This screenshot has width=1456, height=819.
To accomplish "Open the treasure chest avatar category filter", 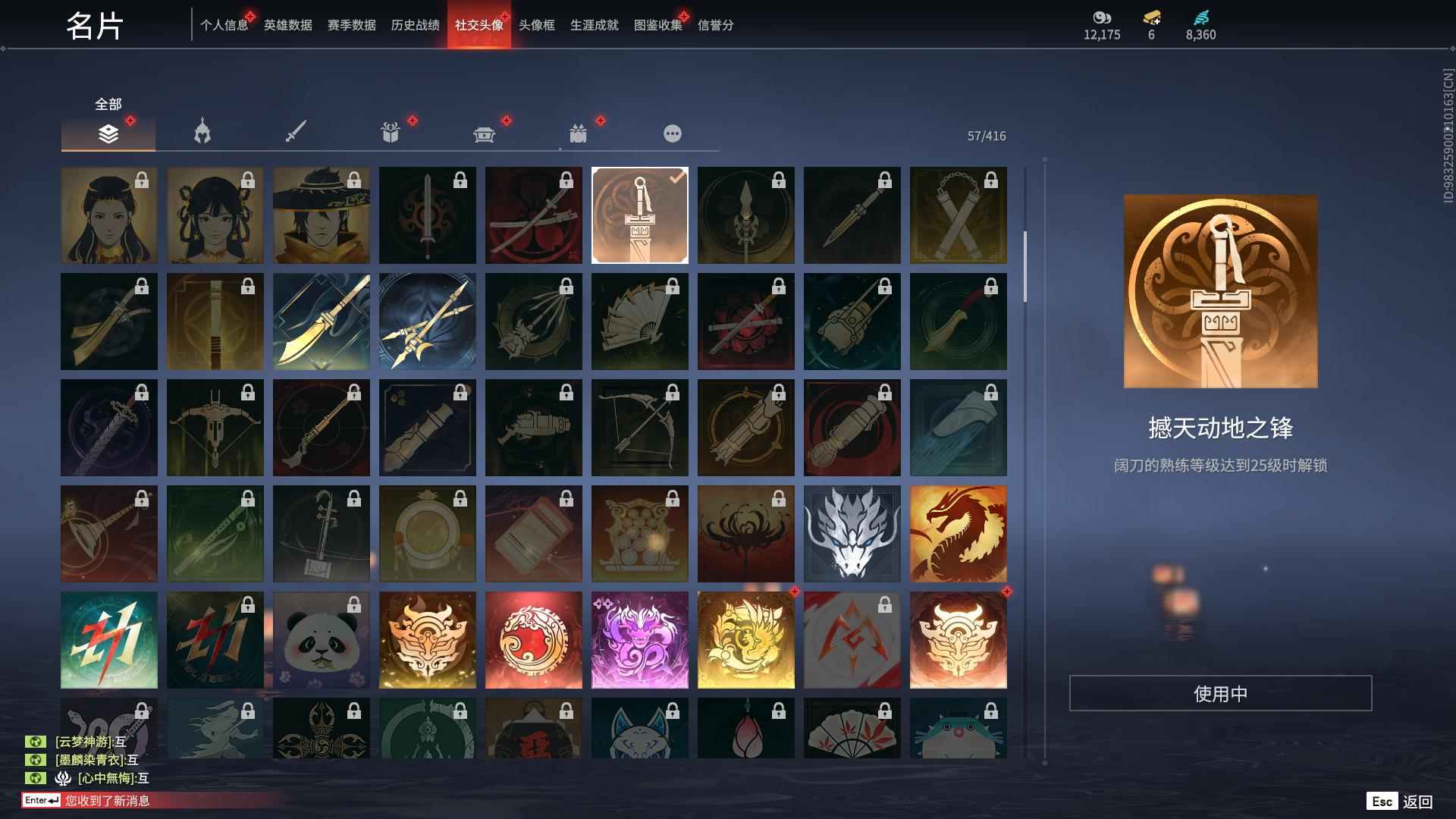I will [485, 133].
